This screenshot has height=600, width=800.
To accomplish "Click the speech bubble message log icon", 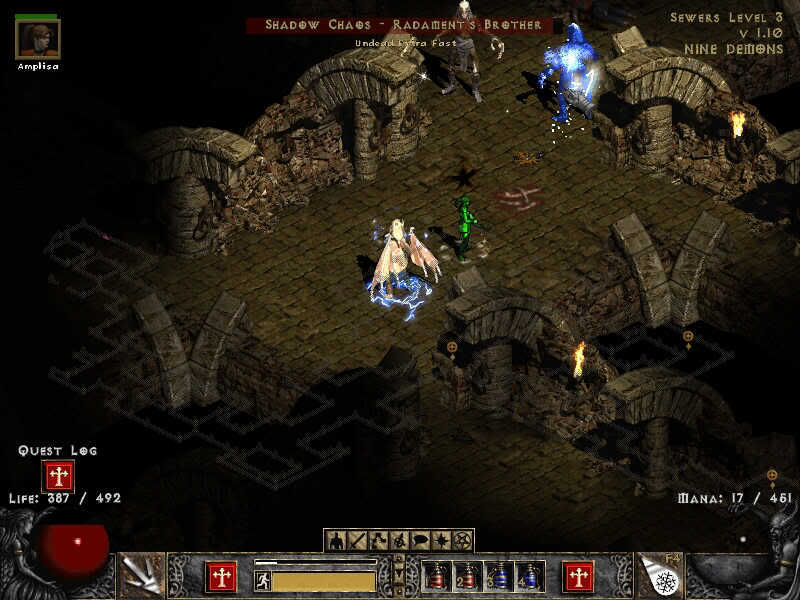I will click(x=420, y=541).
